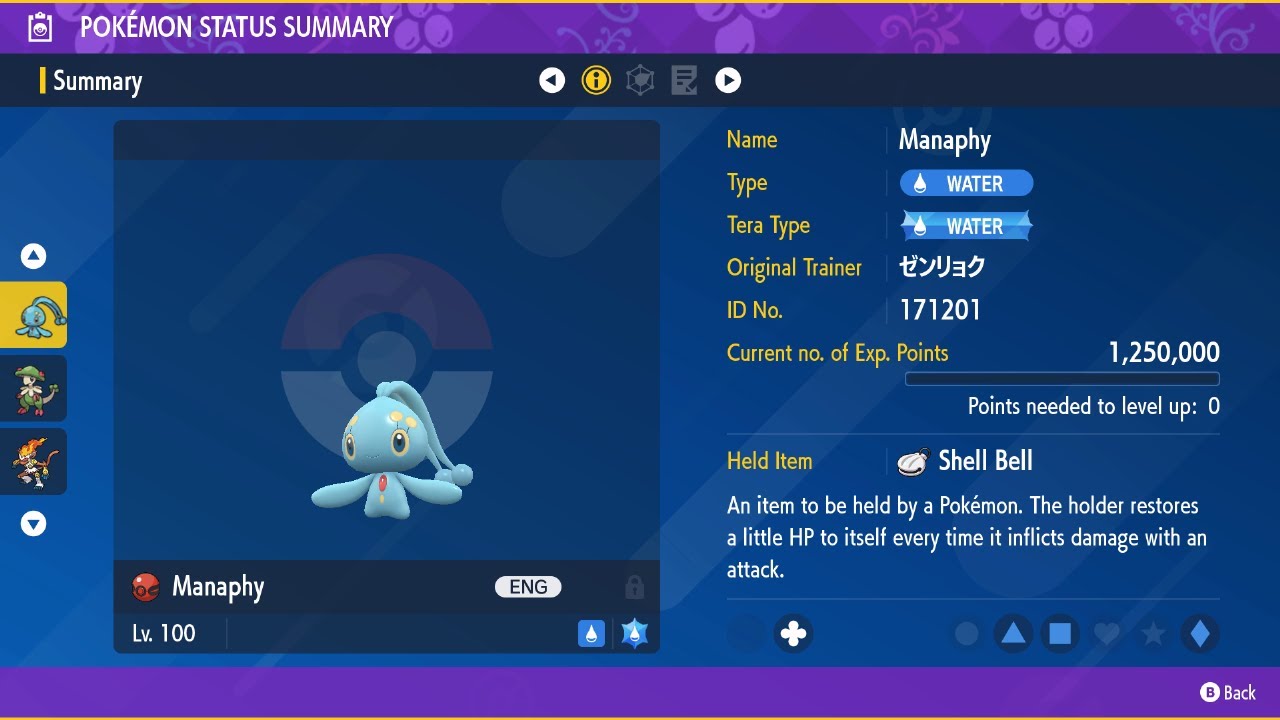1280x720 pixels.
Task: Open the stats radar chart page
Action: pos(640,80)
